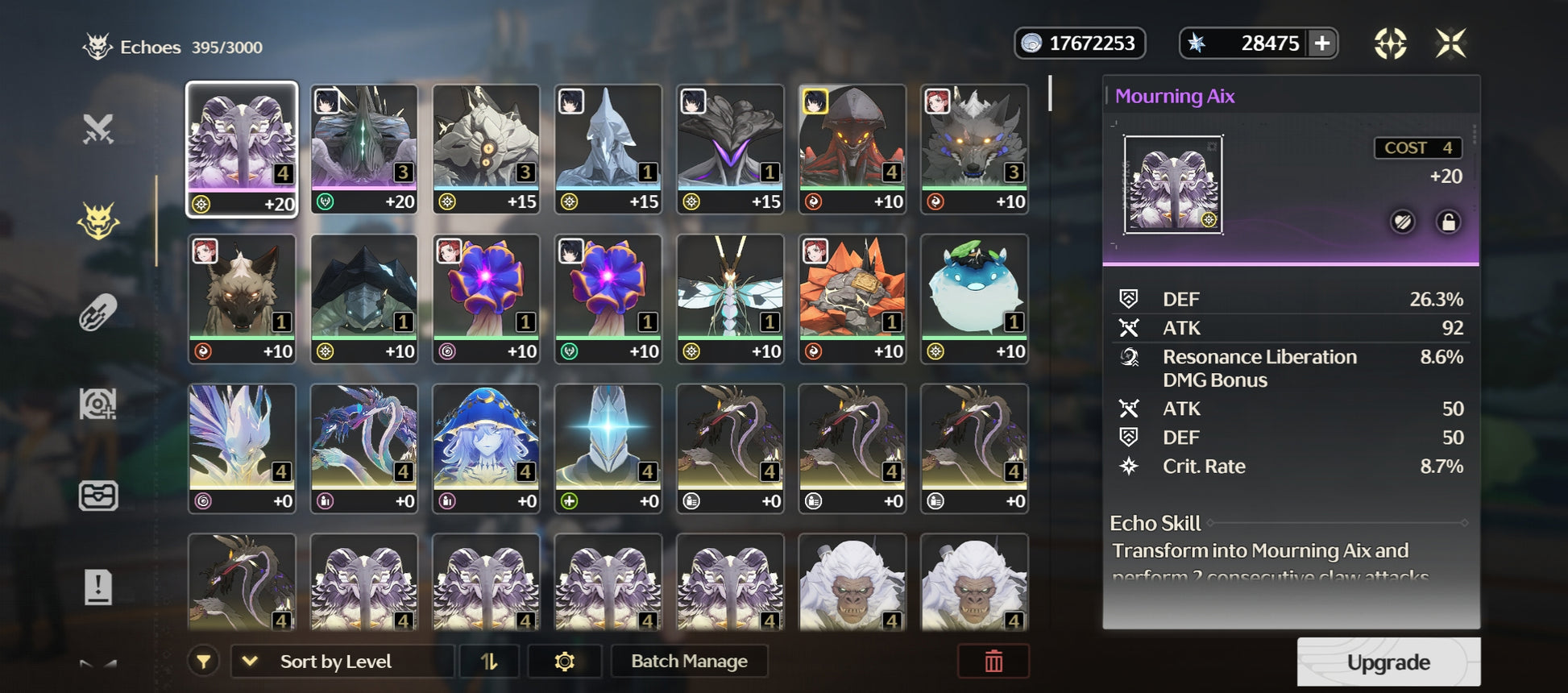Add more currency with plus button

(x=1322, y=44)
